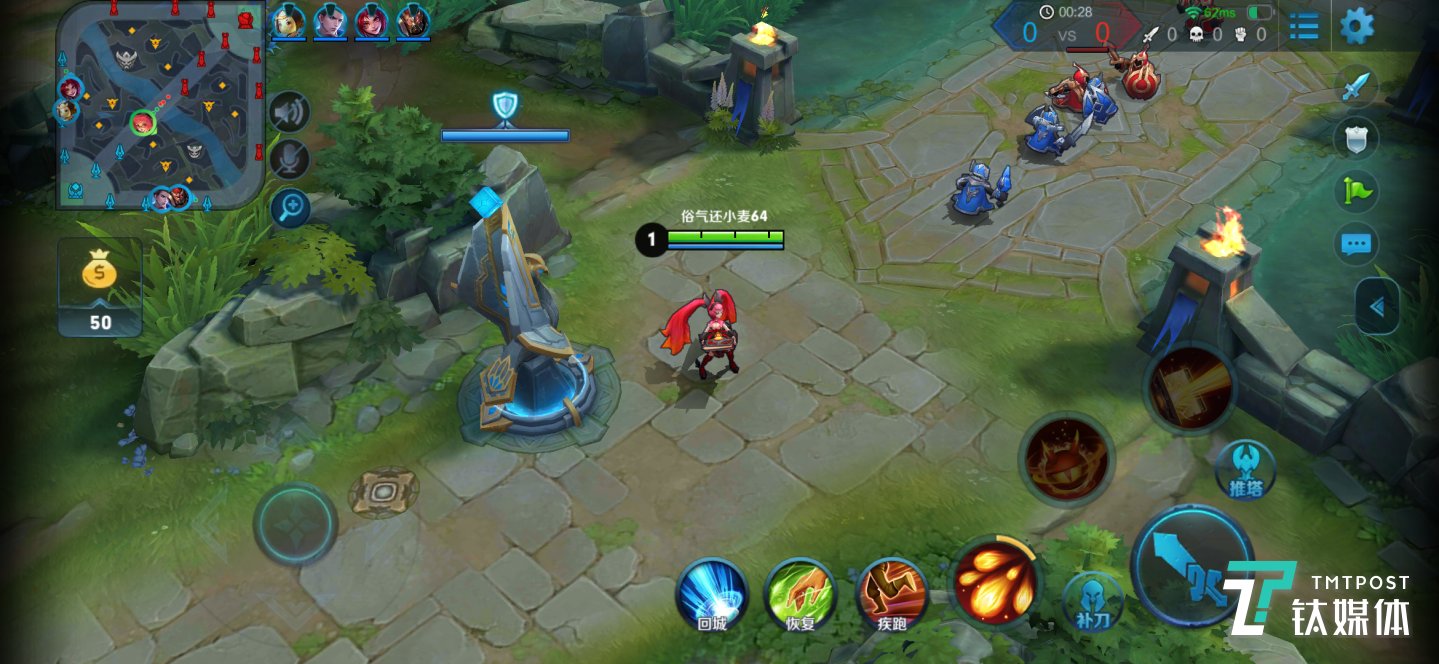Open the settings gear menu
The image size is (1439, 664).
pyautogui.click(x=1357, y=25)
